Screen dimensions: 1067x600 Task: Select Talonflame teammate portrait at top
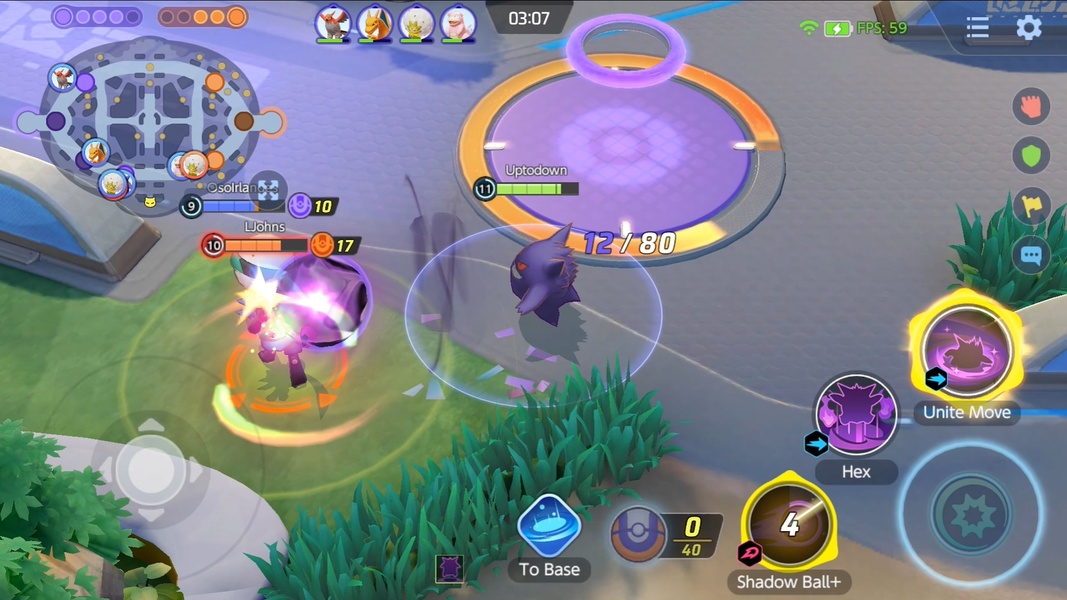(333, 22)
